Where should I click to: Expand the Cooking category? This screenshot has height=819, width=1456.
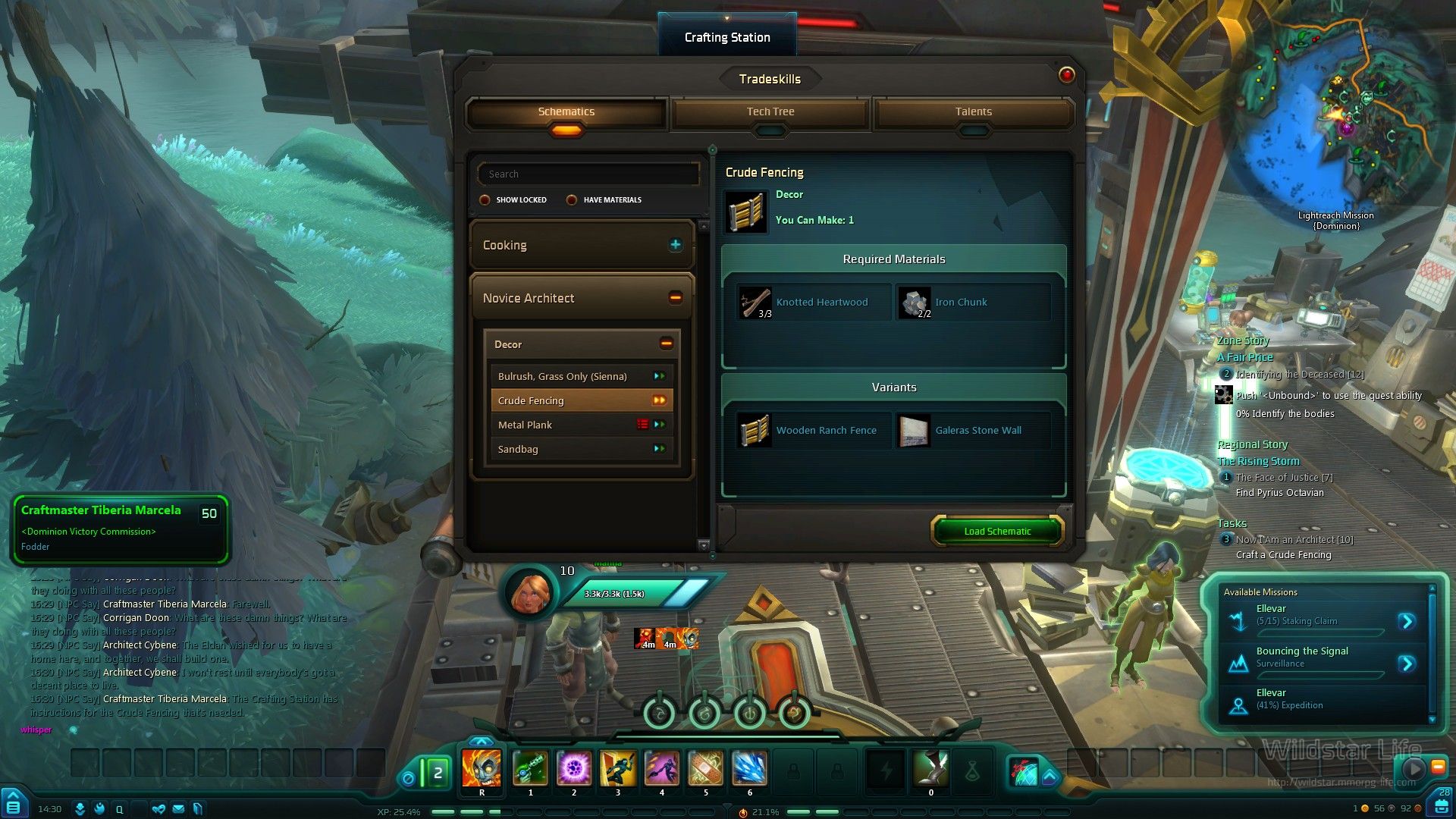pos(675,245)
